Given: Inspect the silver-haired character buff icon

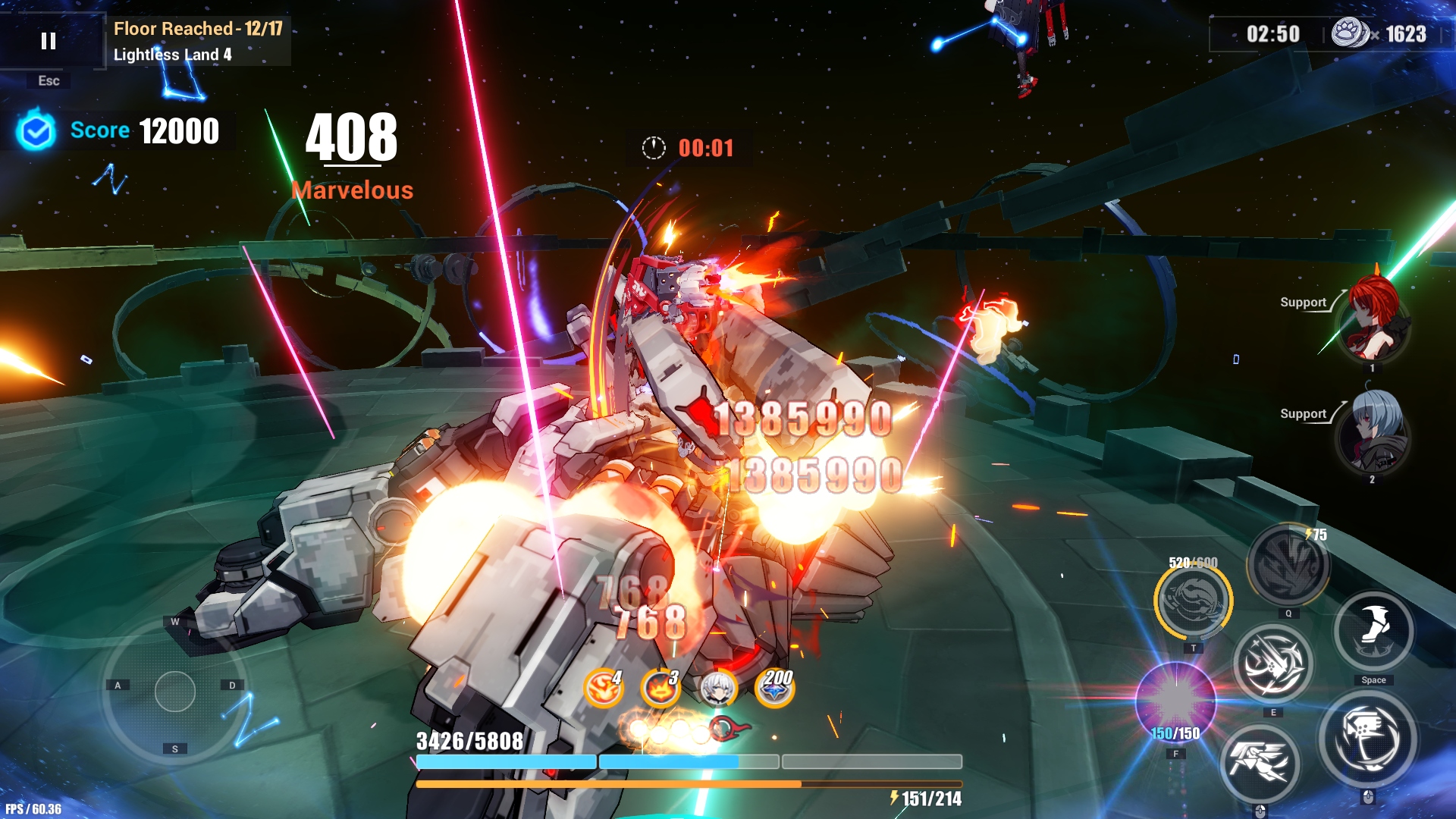Looking at the screenshot, I should (x=717, y=688).
